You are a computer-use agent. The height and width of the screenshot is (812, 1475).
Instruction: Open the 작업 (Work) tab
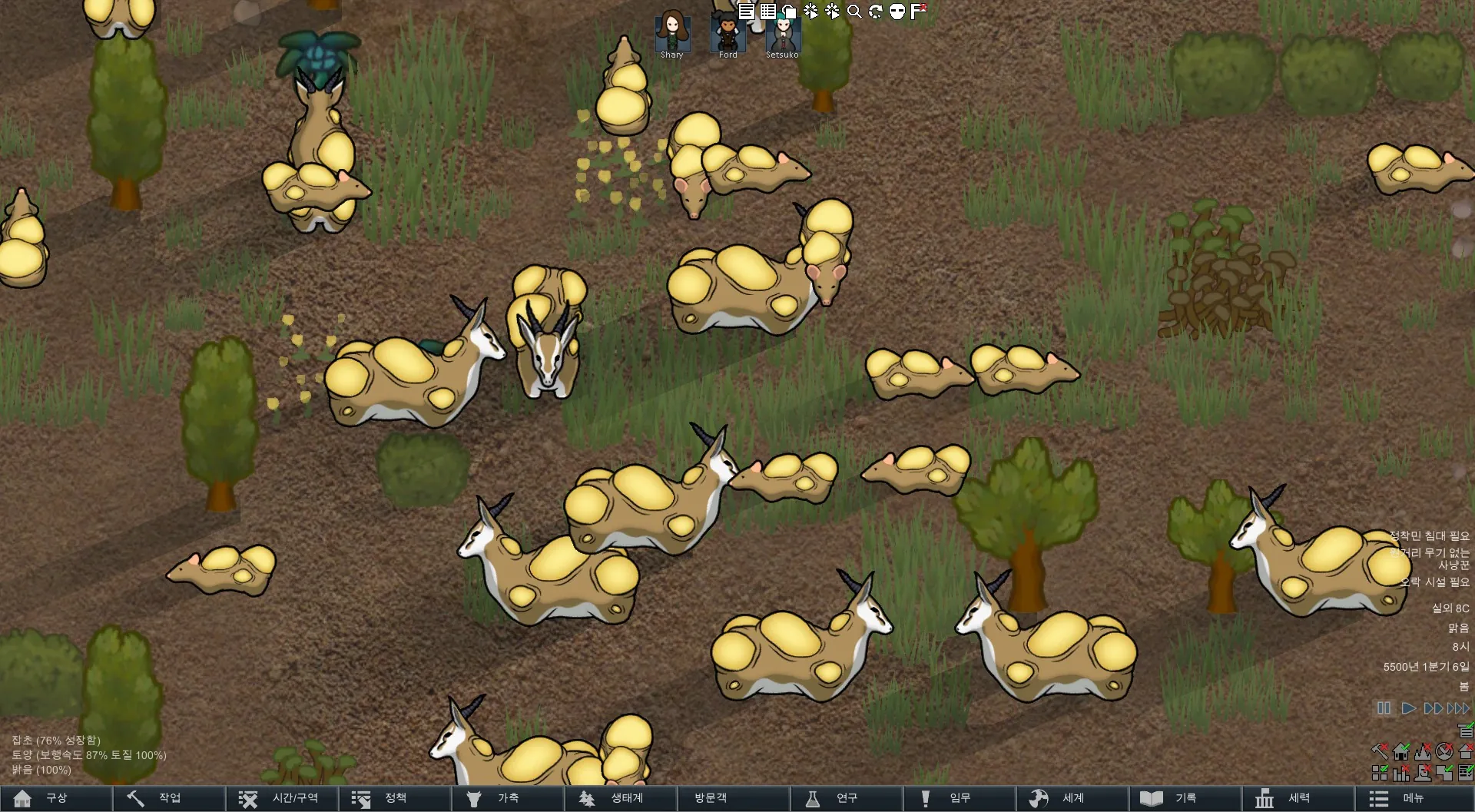169,798
